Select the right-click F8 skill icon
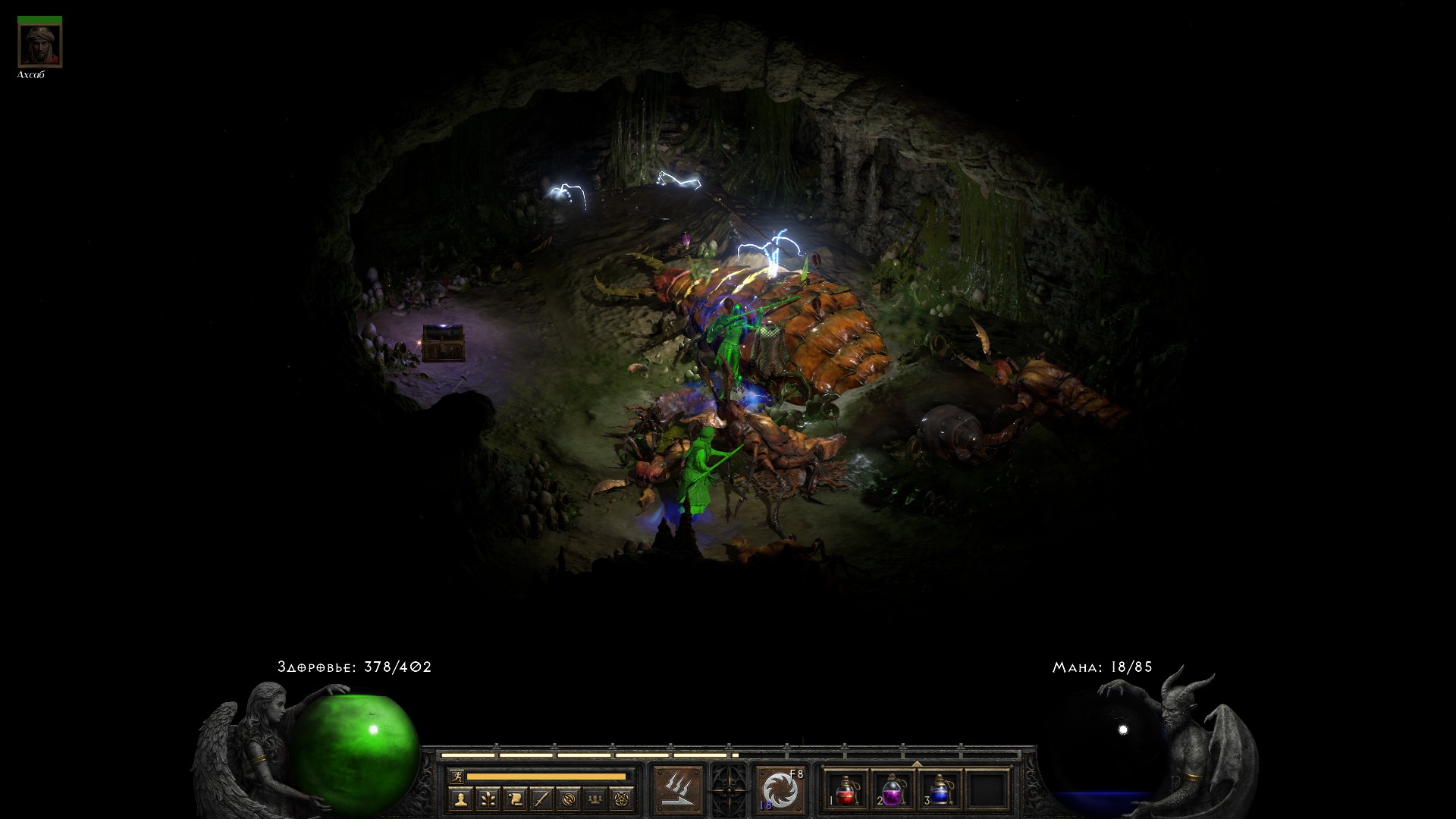Image resolution: width=1456 pixels, height=819 pixels. 780,790
